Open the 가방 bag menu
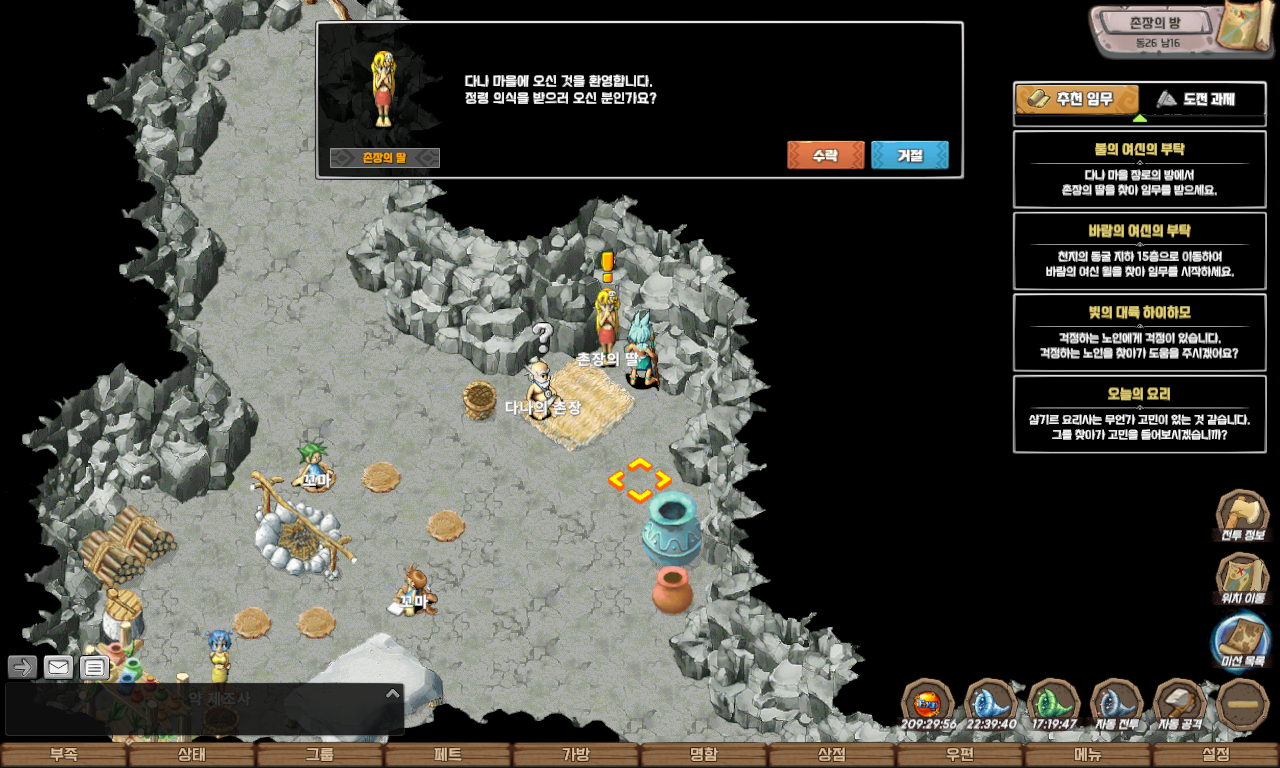This screenshot has width=1280, height=768. (x=575, y=755)
